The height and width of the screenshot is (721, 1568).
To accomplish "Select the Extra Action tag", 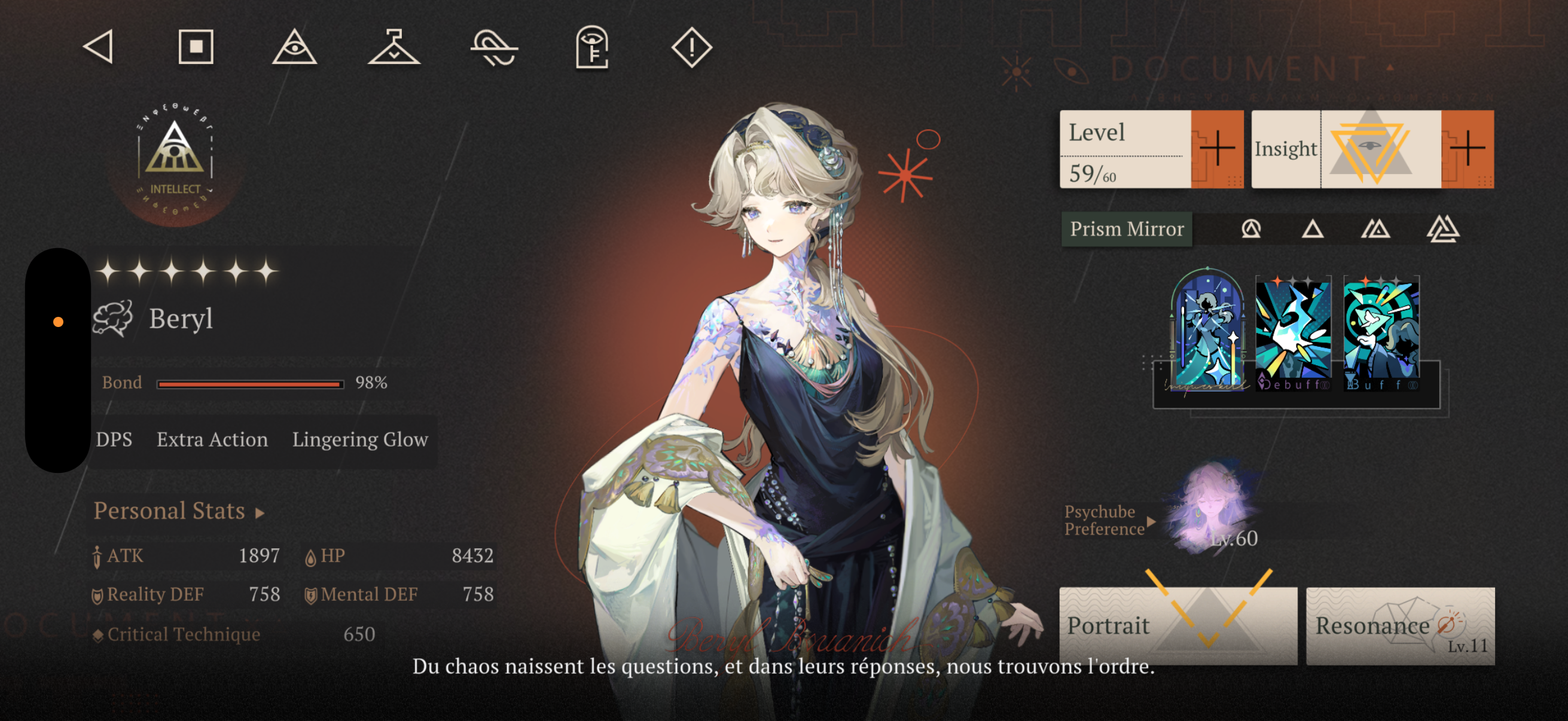I will click(212, 439).
